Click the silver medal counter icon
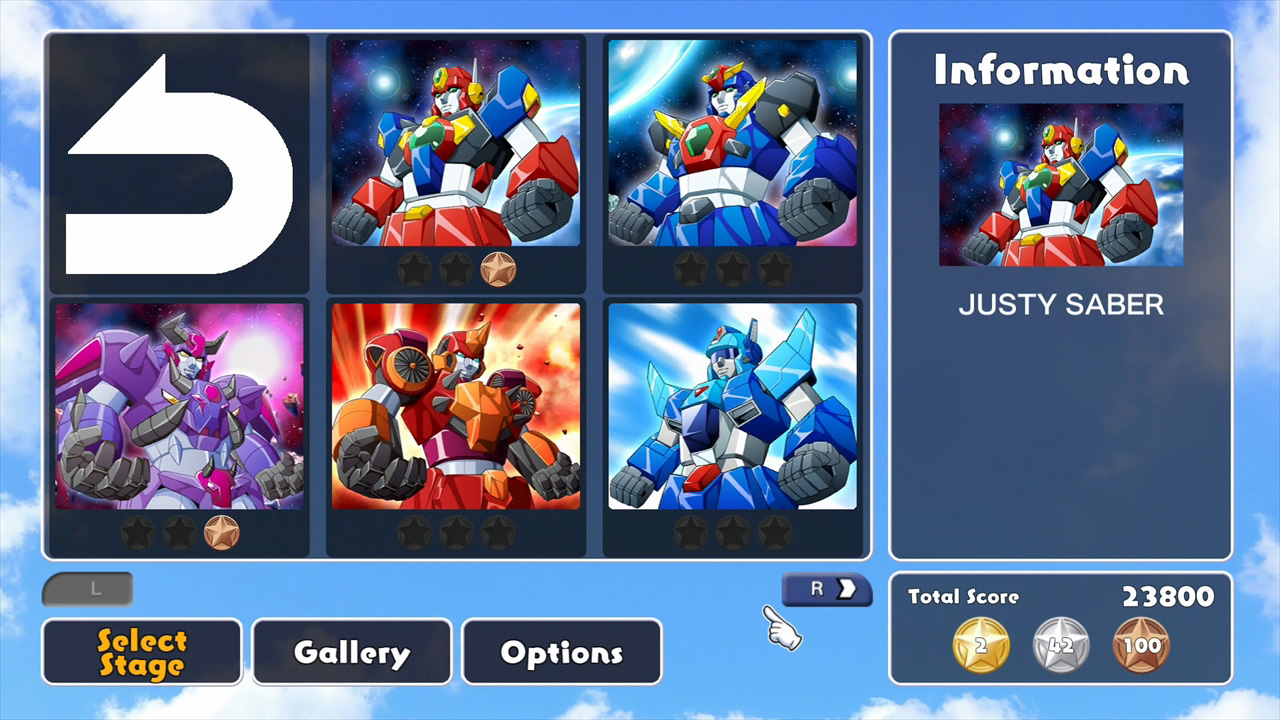Image resolution: width=1280 pixels, height=720 pixels. pyautogui.click(x=1060, y=645)
